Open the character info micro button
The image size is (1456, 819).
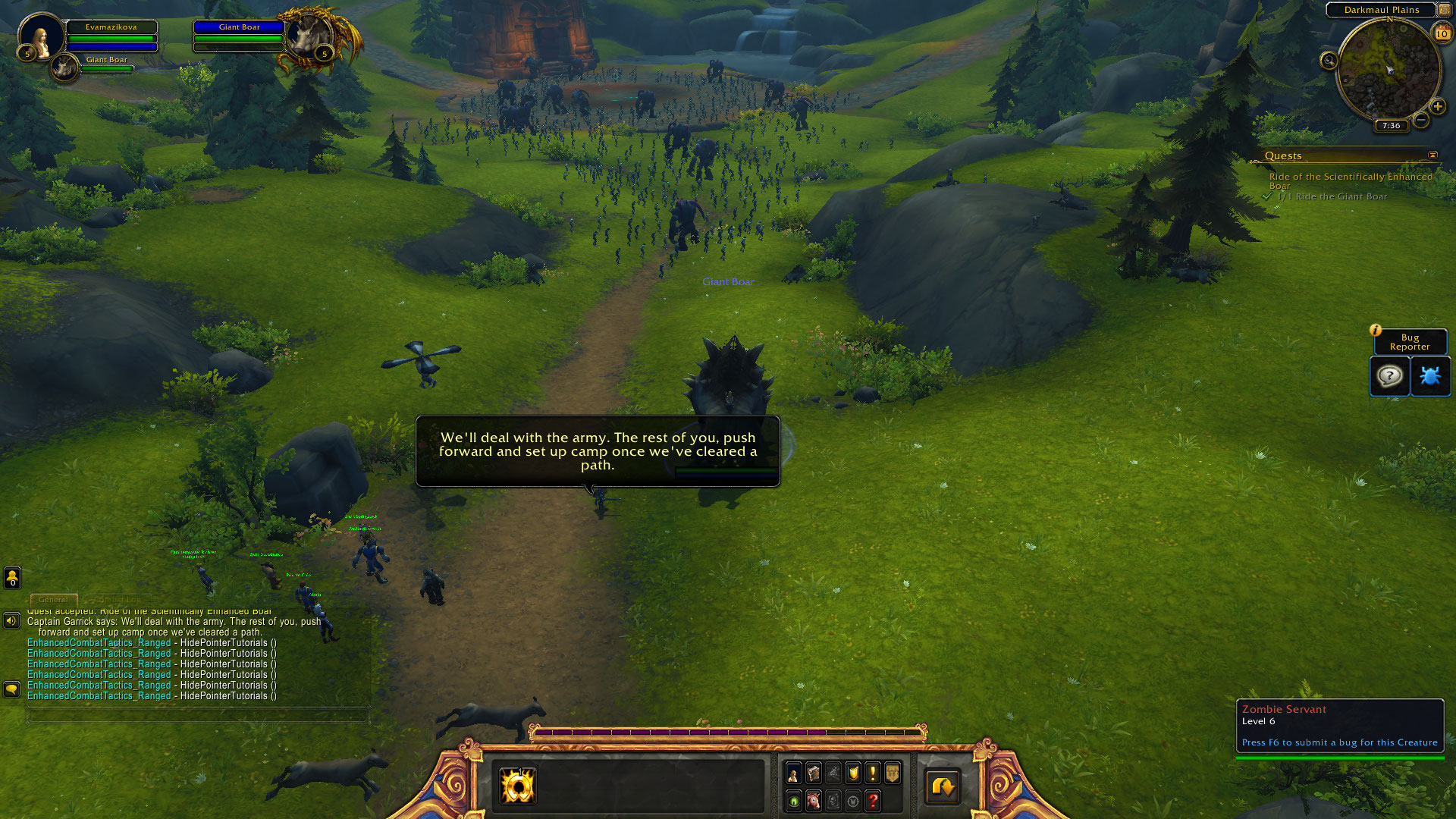pos(793,773)
